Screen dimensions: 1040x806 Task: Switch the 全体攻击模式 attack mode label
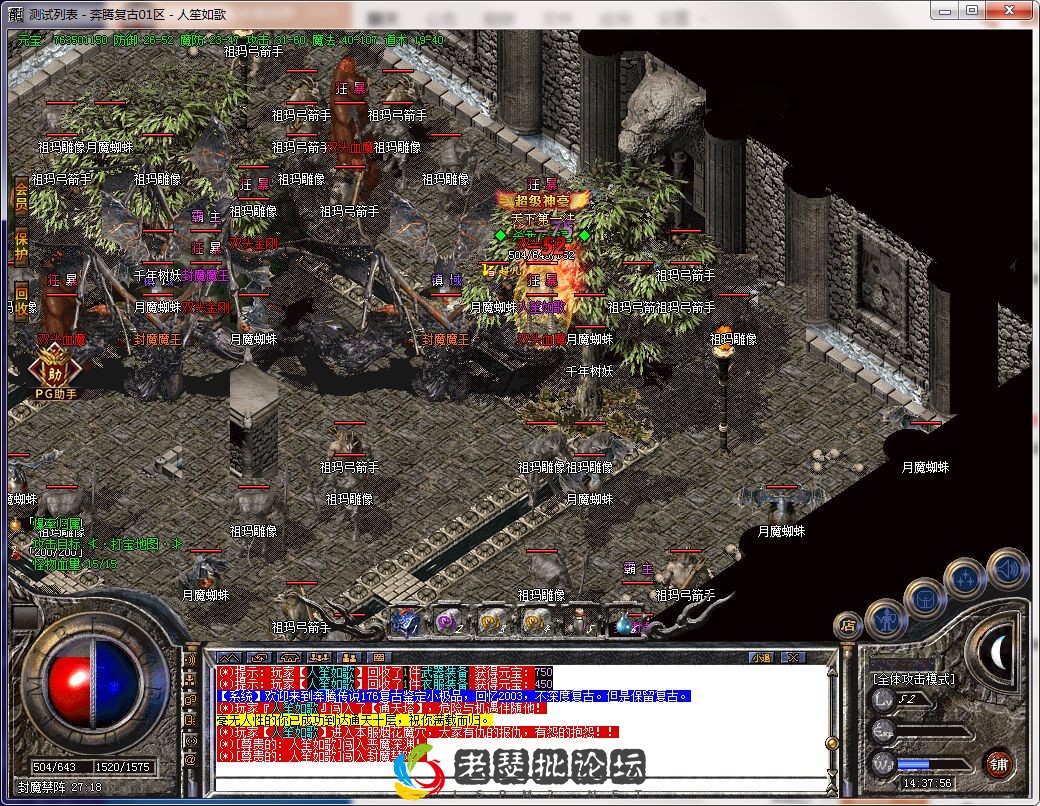[914, 678]
